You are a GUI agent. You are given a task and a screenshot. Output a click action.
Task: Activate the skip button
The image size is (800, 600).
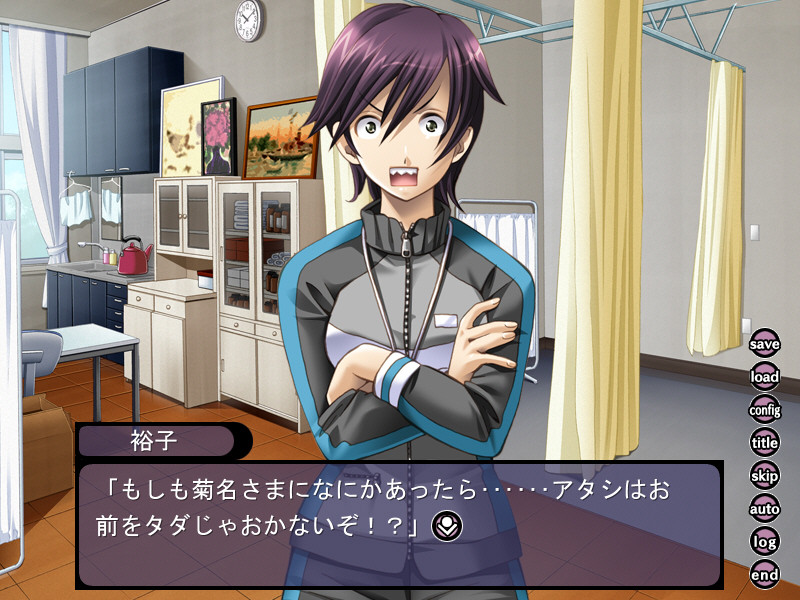[x=765, y=475]
